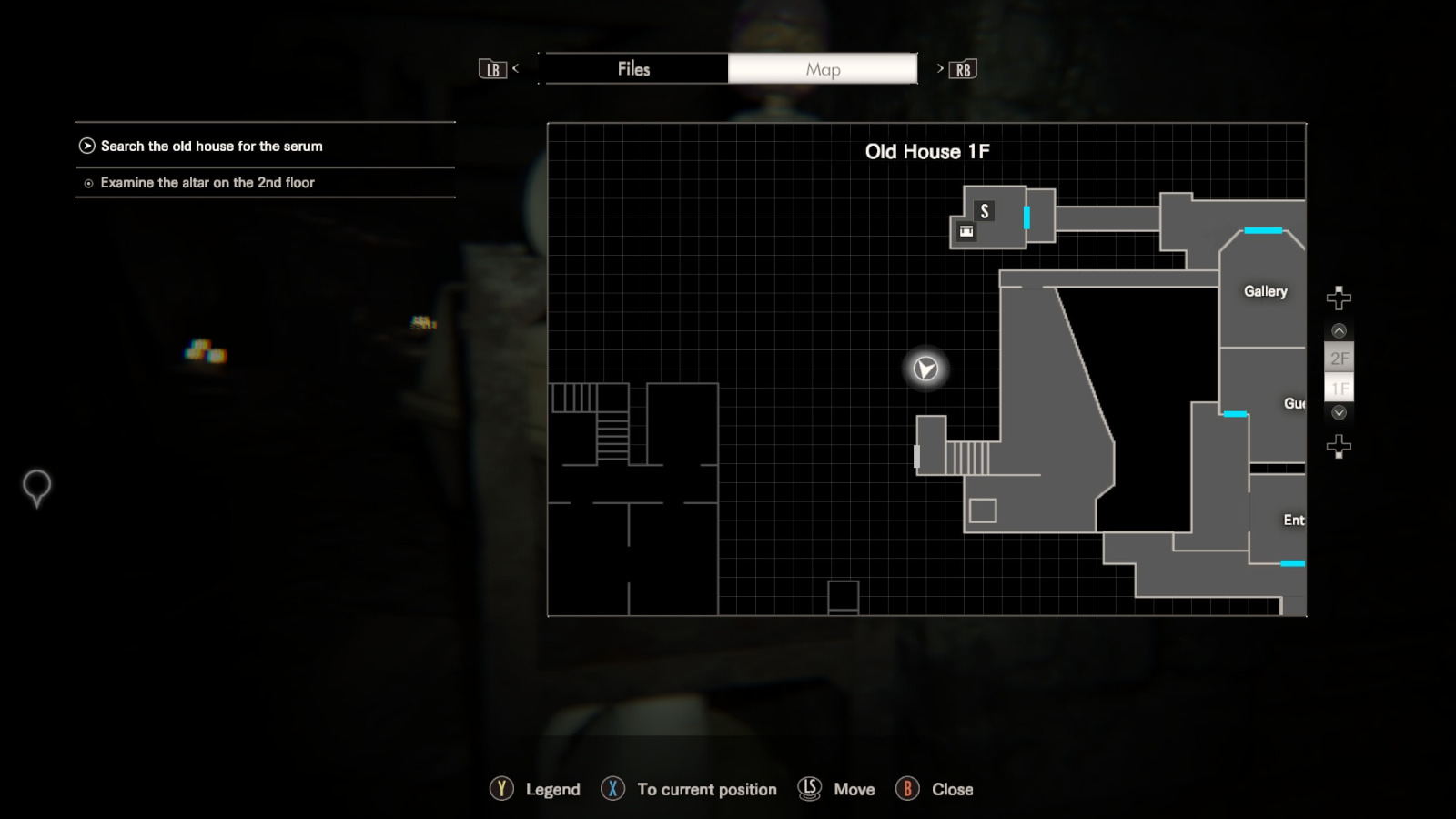Click the down chevron below the floor list
Screen dimensions: 1456x819
[x=1338, y=414]
